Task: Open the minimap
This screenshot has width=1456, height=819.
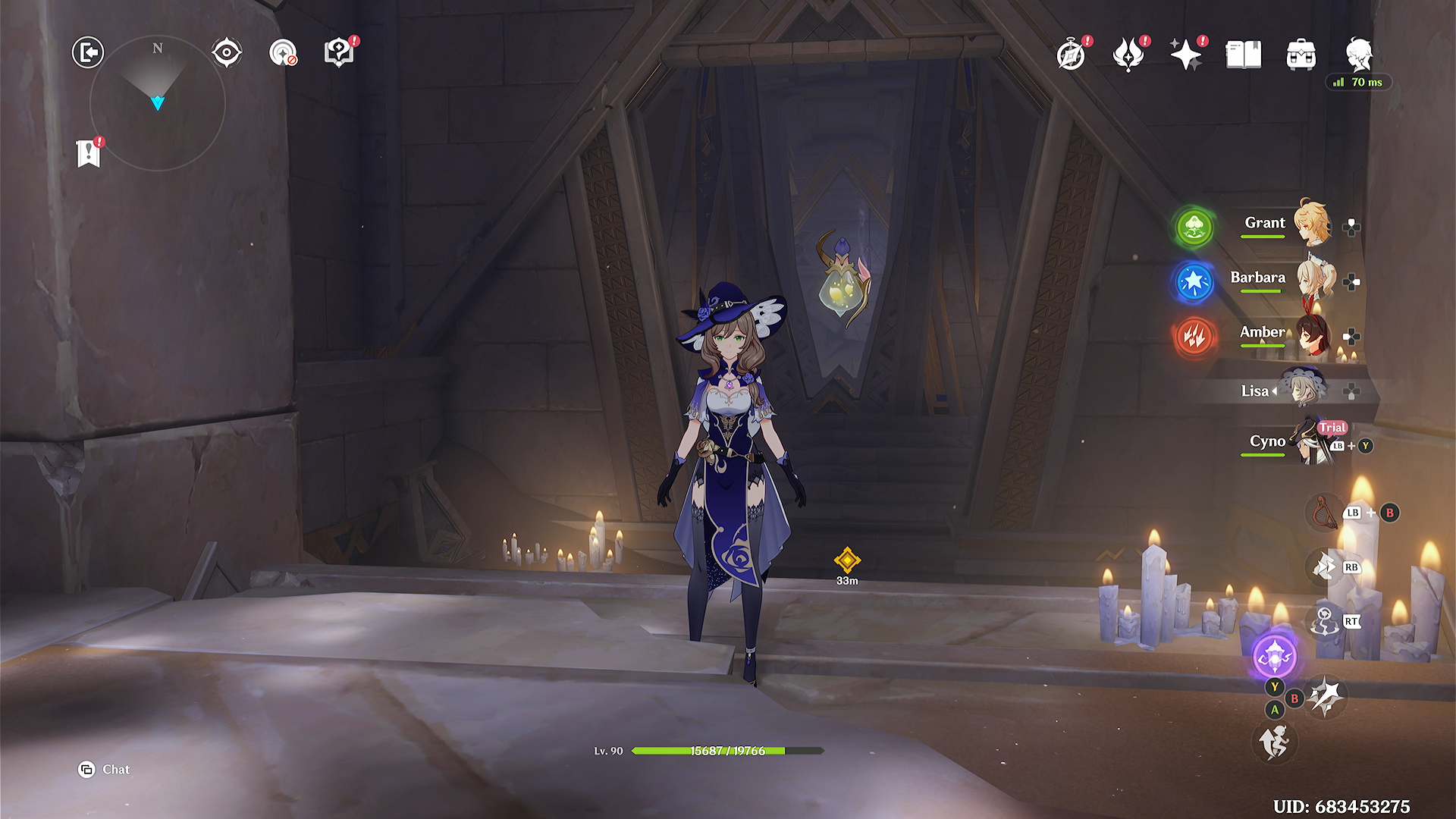Action: pyautogui.click(x=158, y=102)
